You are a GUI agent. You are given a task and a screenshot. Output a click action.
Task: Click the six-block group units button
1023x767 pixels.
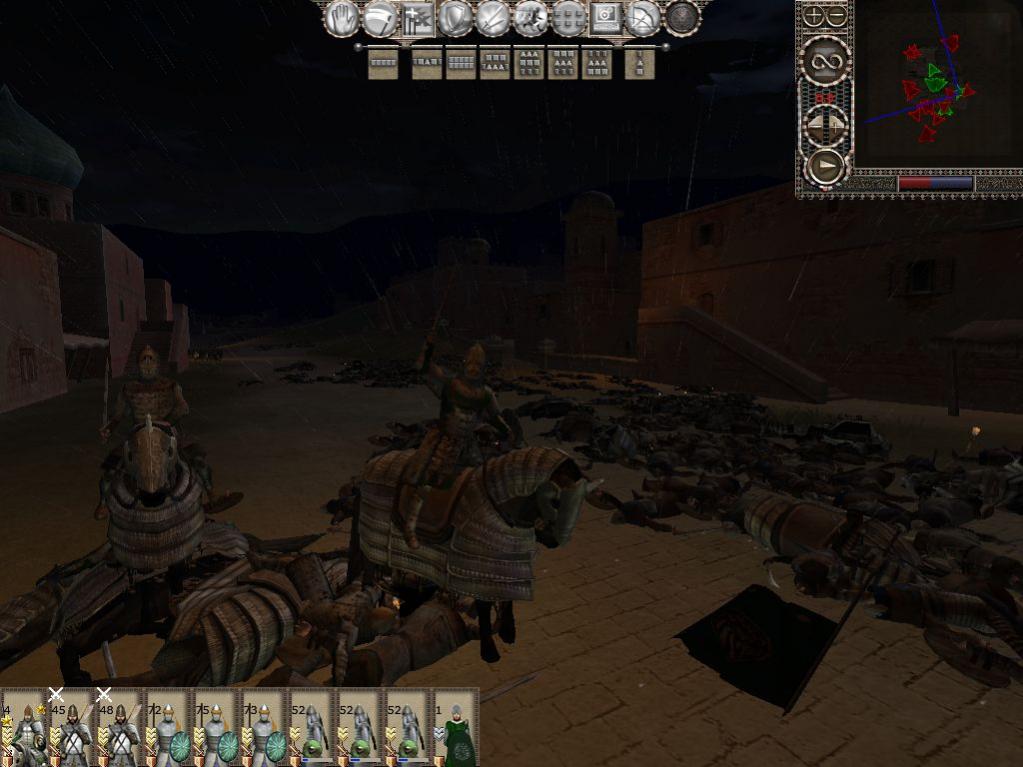pos(568,18)
